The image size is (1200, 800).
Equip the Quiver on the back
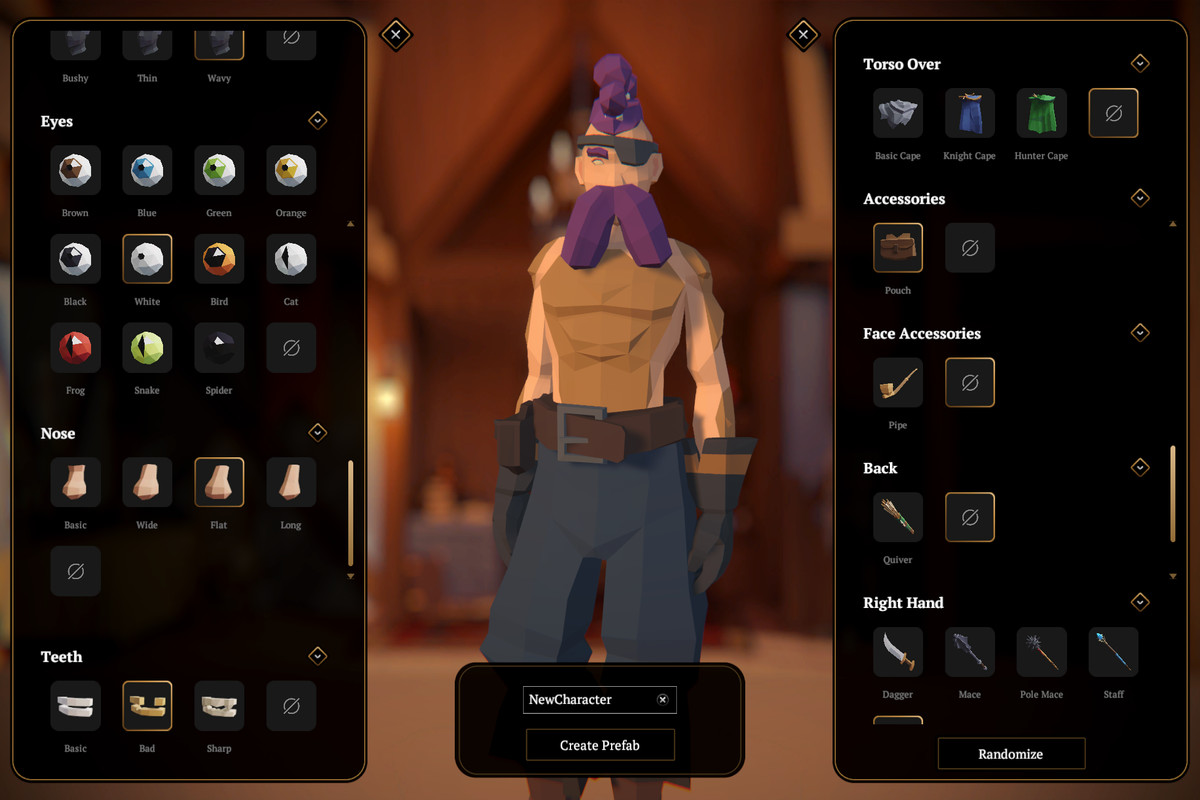[x=897, y=517]
